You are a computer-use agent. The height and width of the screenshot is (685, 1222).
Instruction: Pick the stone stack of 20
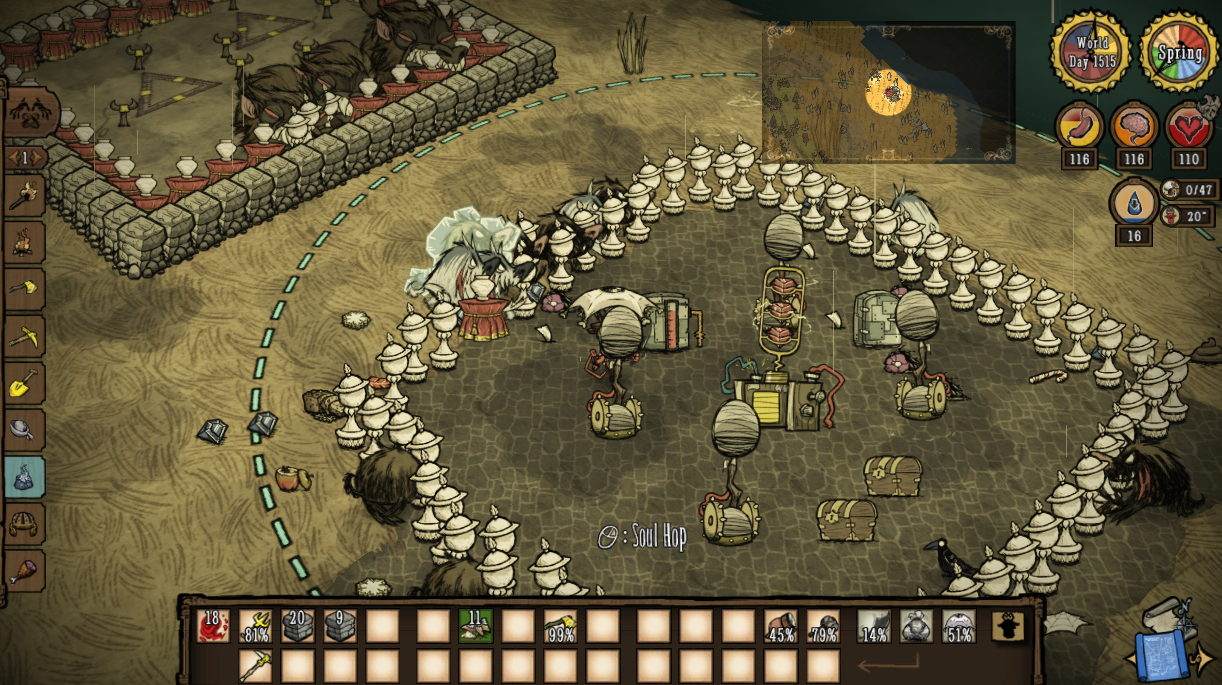click(x=298, y=626)
